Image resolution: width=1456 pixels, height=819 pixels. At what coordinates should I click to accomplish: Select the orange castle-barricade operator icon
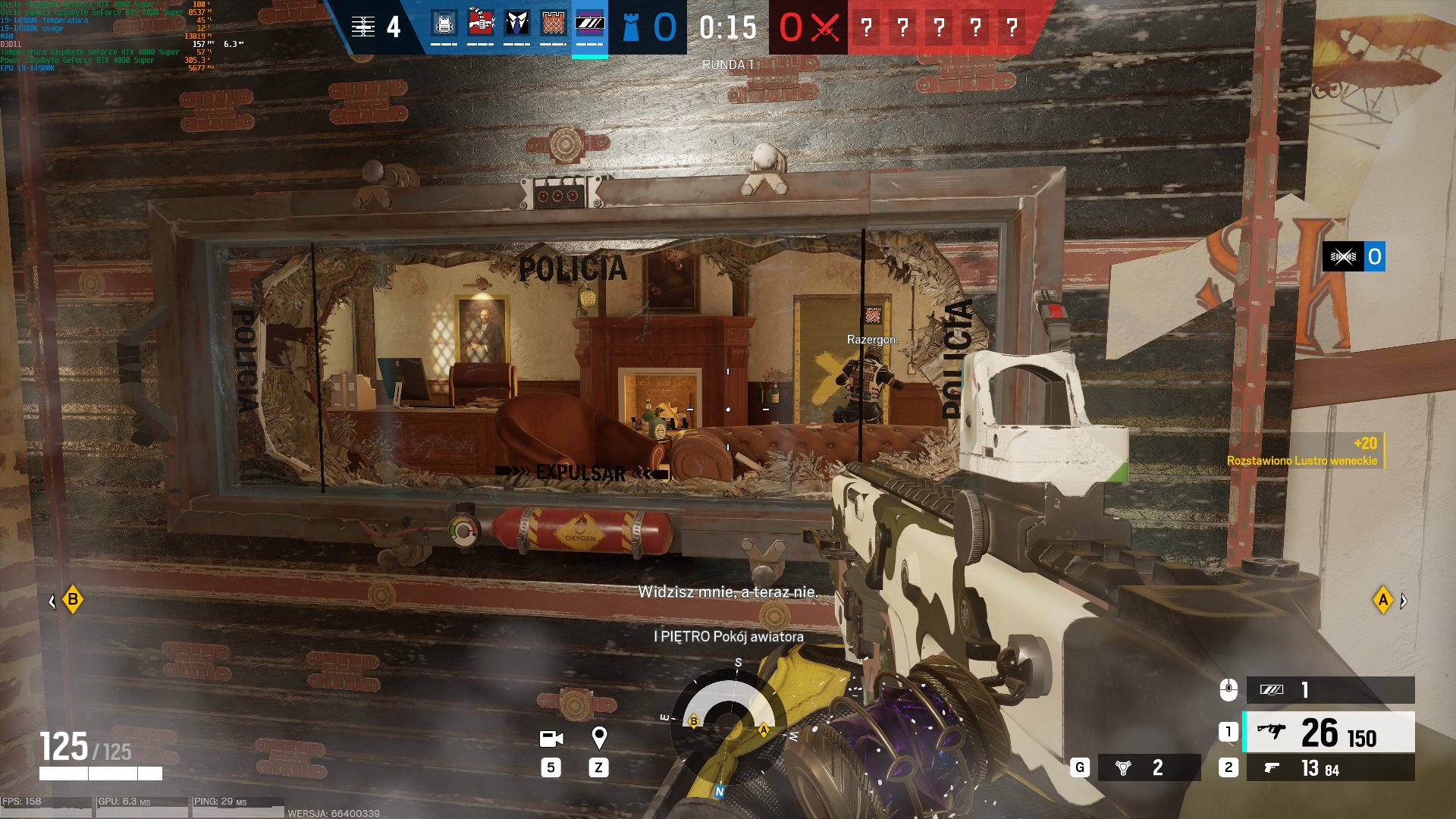[x=554, y=24]
